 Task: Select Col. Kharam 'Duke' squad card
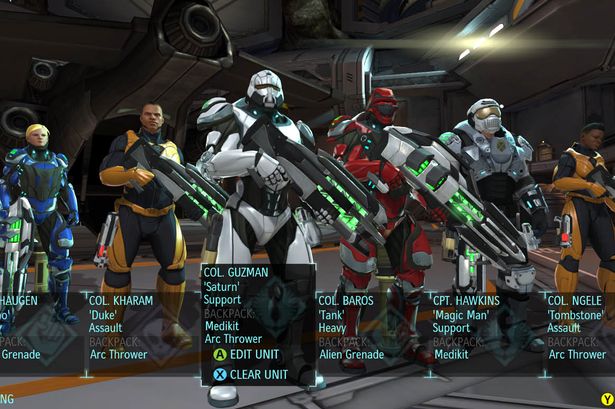tap(129, 326)
